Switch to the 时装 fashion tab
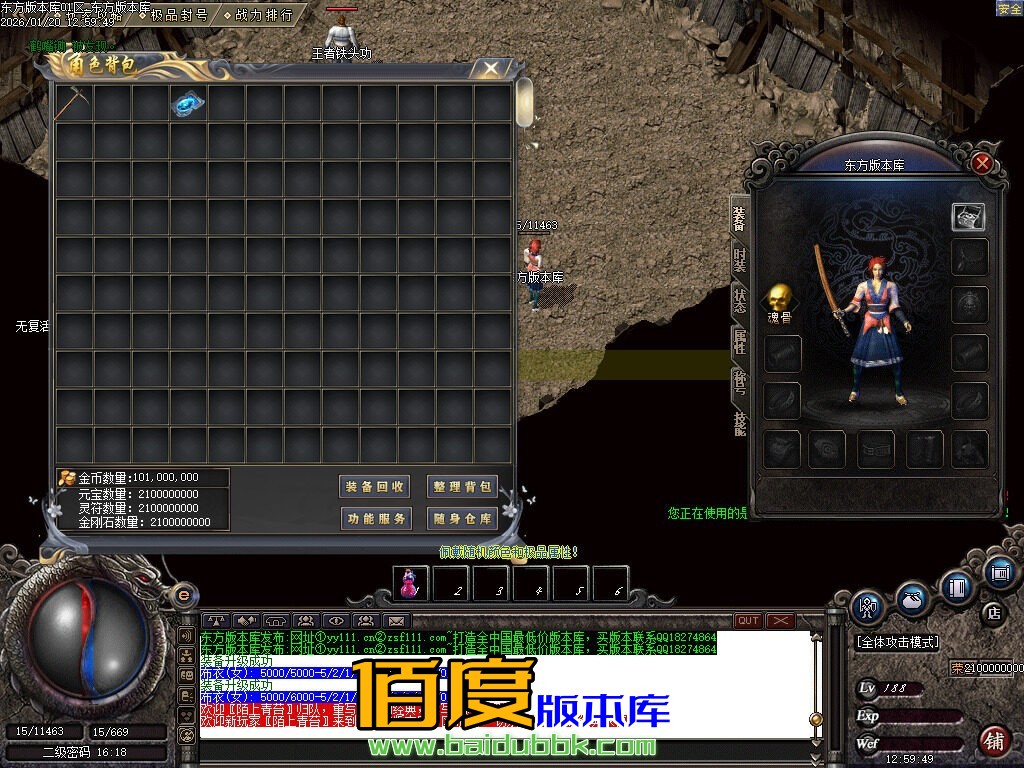 tap(739, 261)
